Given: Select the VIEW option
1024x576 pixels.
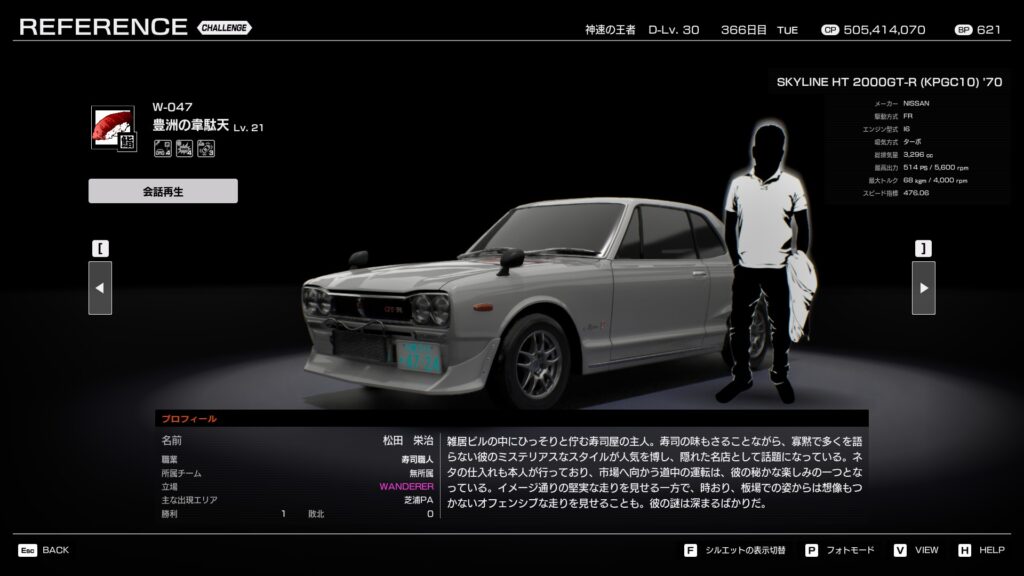Looking at the screenshot, I should pyautogui.click(x=917, y=550).
